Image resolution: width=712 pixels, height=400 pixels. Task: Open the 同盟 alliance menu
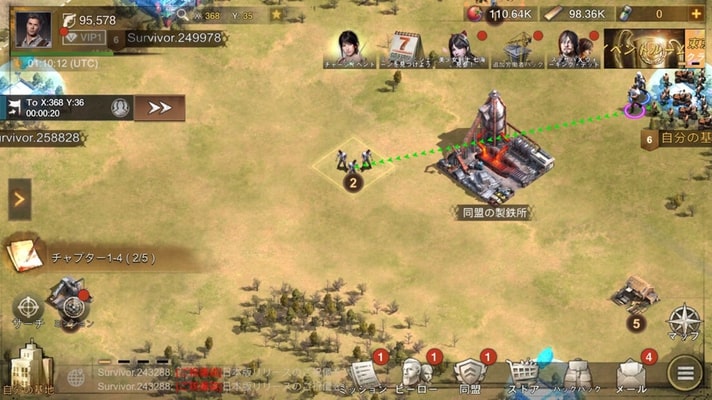(x=470, y=374)
